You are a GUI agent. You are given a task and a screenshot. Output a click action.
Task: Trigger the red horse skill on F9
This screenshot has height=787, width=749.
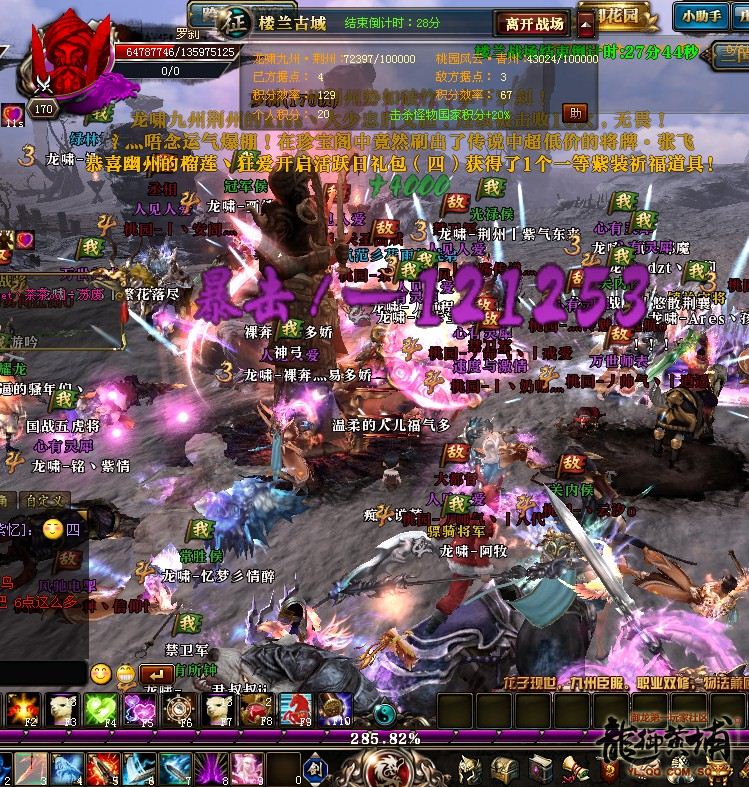click(x=294, y=708)
